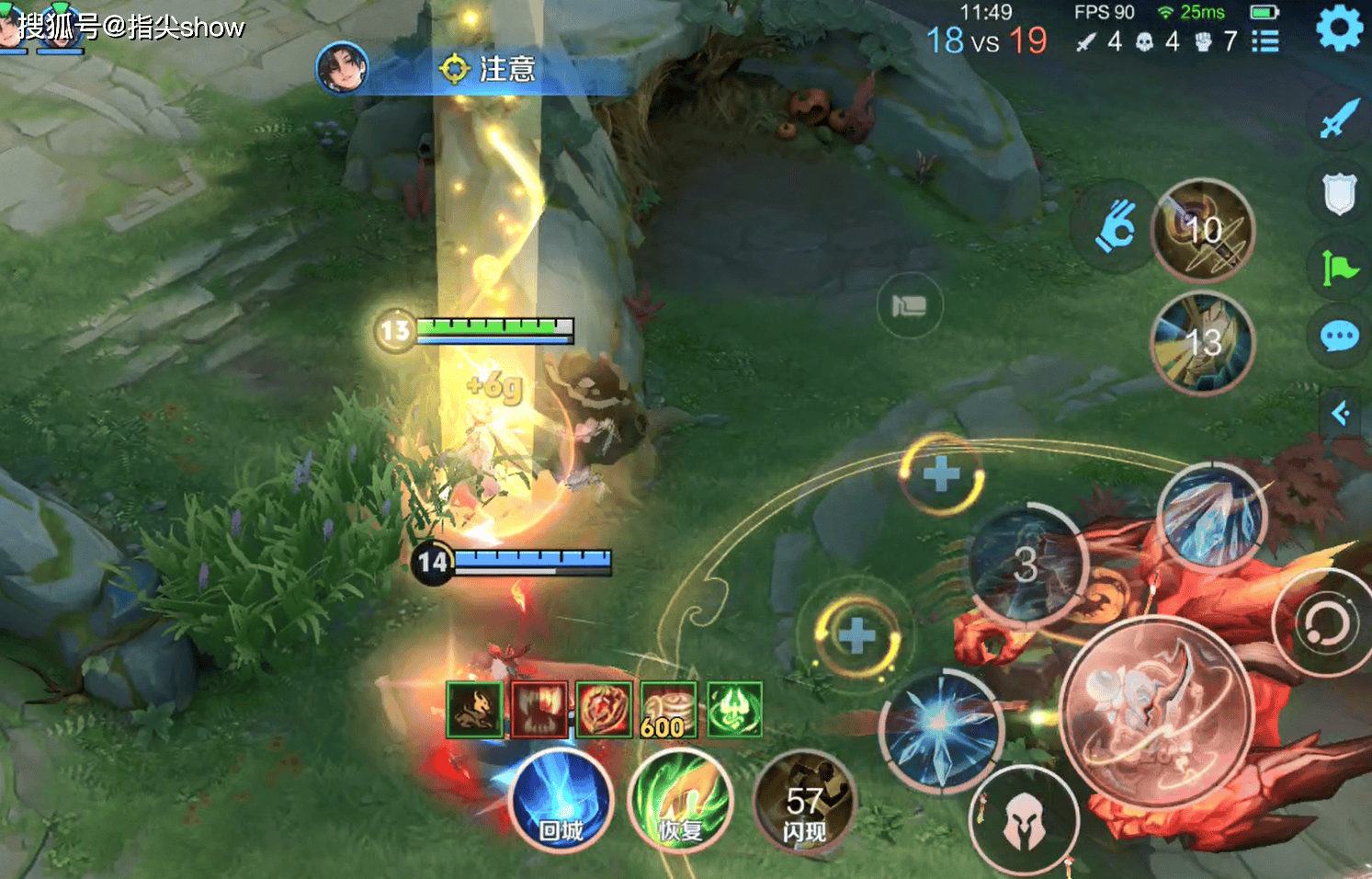Activate the 回城 recall spell

[x=561, y=800]
